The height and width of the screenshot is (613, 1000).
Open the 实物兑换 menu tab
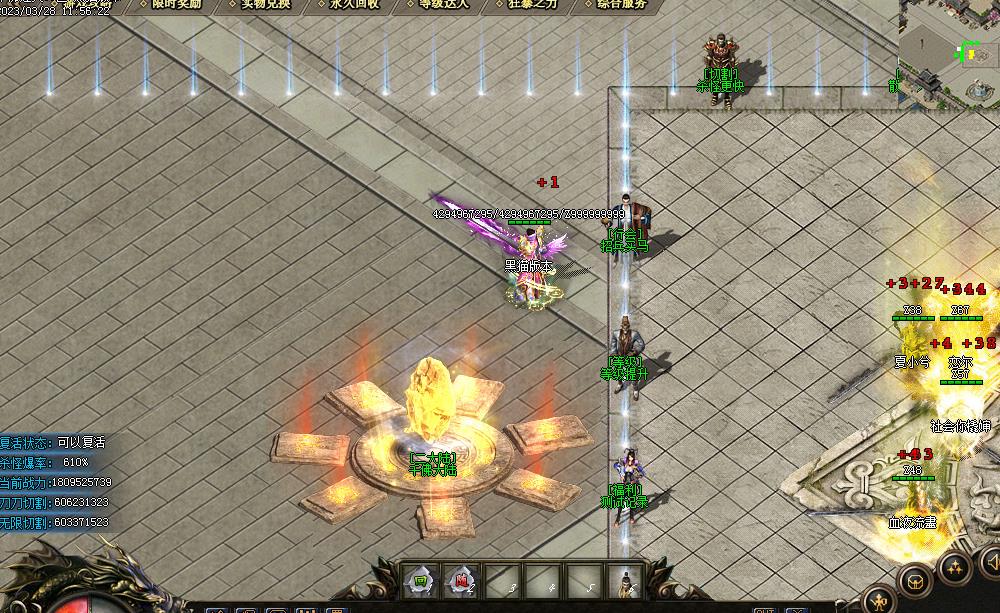pos(265,4)
